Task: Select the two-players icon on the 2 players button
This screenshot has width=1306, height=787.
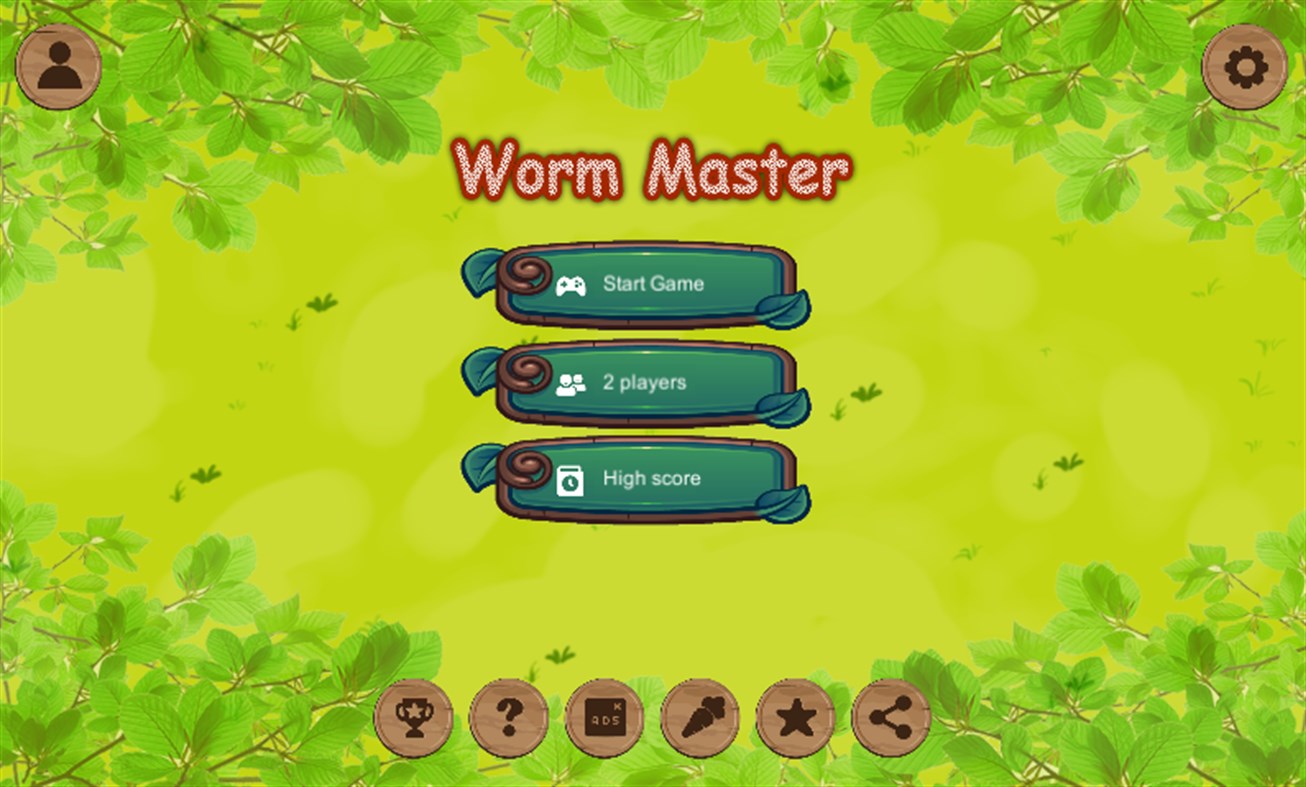Action: 570,383
